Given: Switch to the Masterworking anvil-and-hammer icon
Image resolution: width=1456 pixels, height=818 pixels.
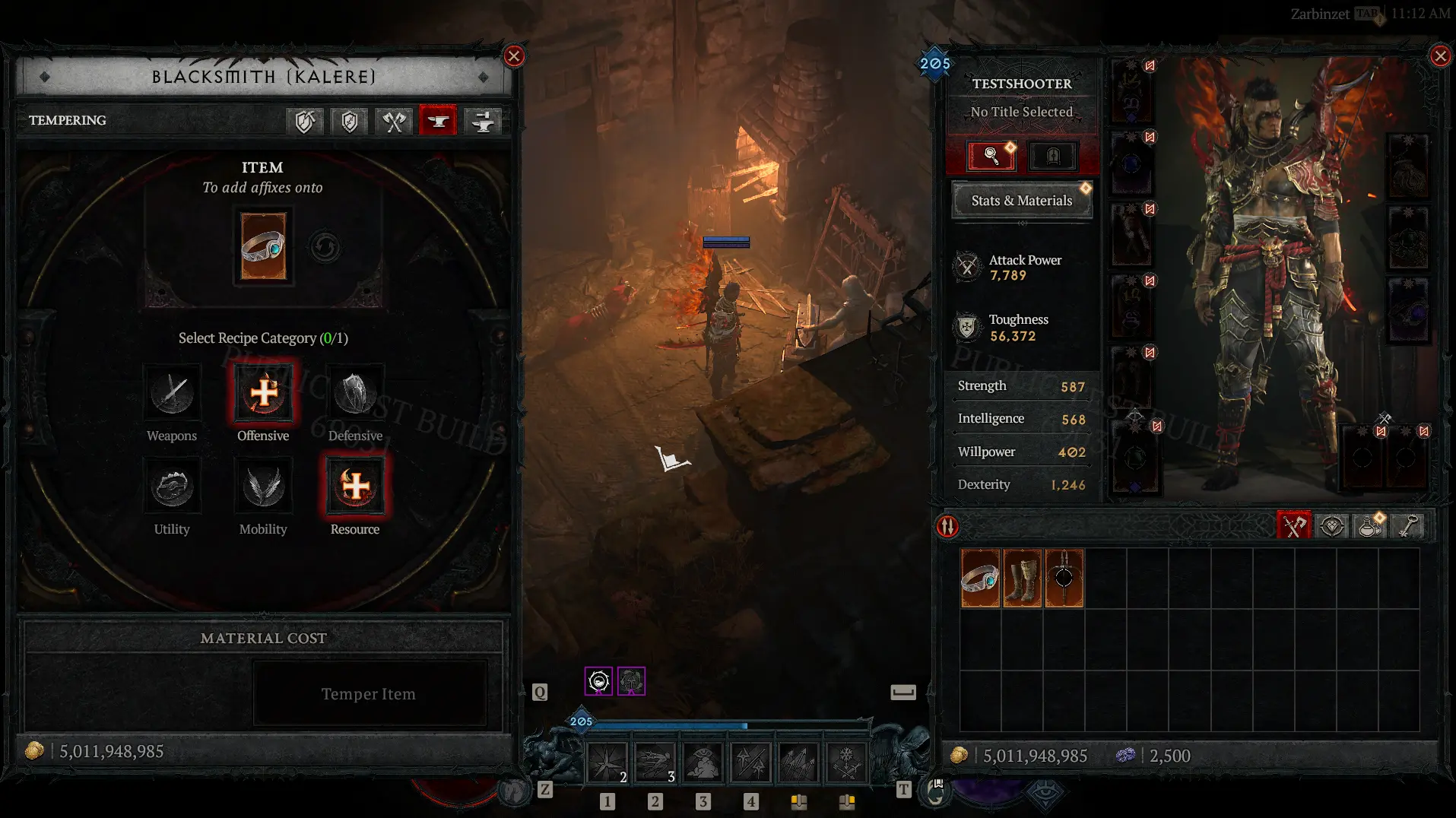Looking at the screenshot, I should click(x=483, y=121).
